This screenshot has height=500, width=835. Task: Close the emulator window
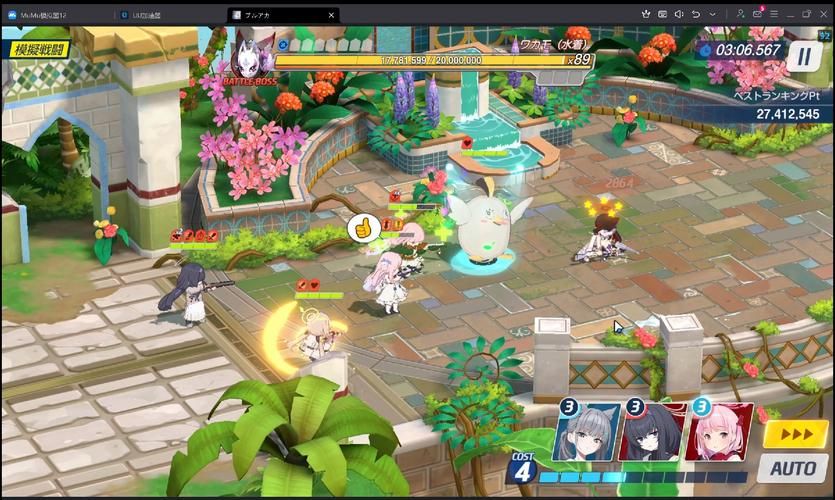[x=824, y=13]
